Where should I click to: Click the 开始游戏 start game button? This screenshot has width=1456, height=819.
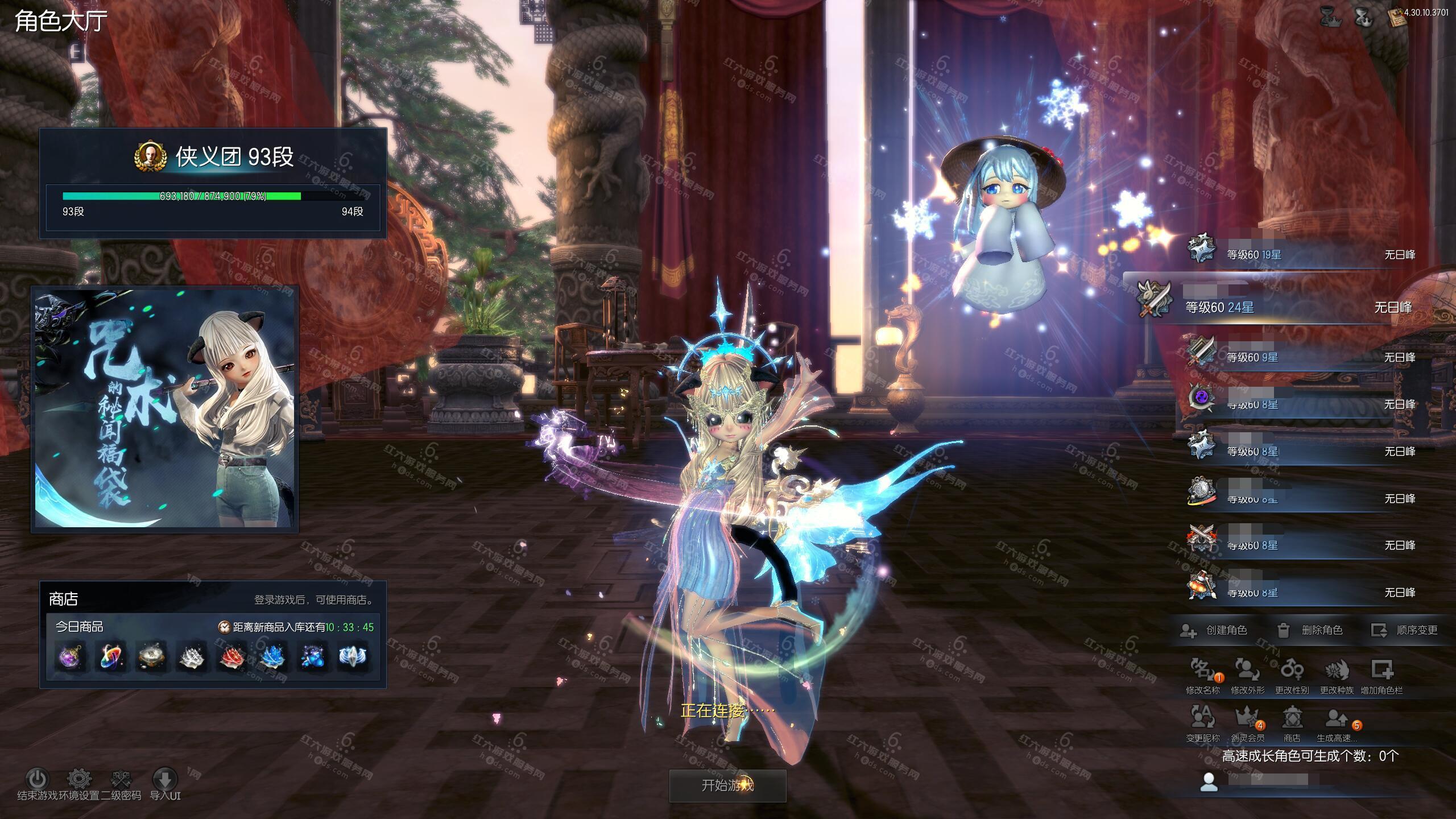[727, 785]
